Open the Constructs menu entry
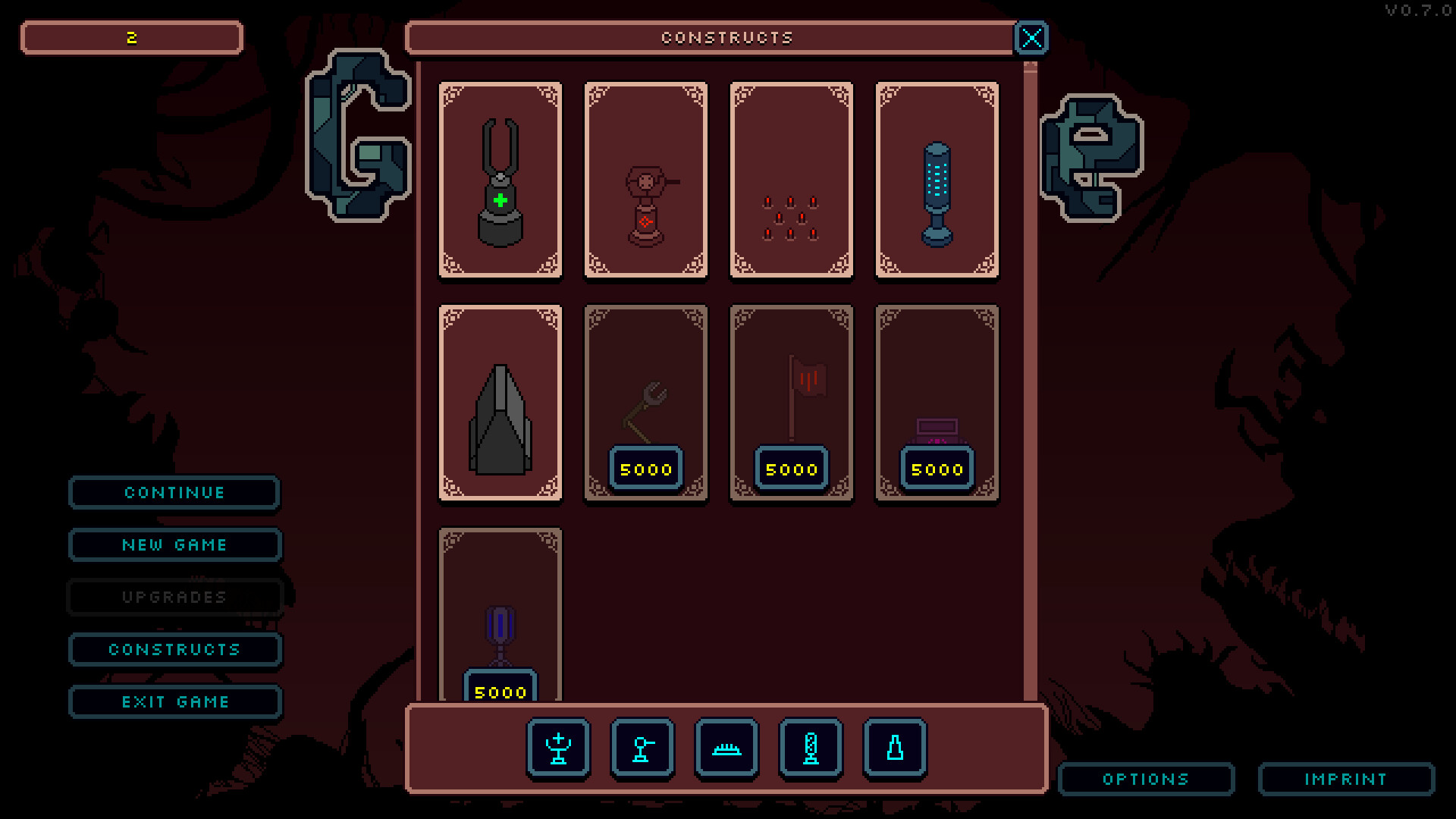1456x819 pixels. [174, 649]
